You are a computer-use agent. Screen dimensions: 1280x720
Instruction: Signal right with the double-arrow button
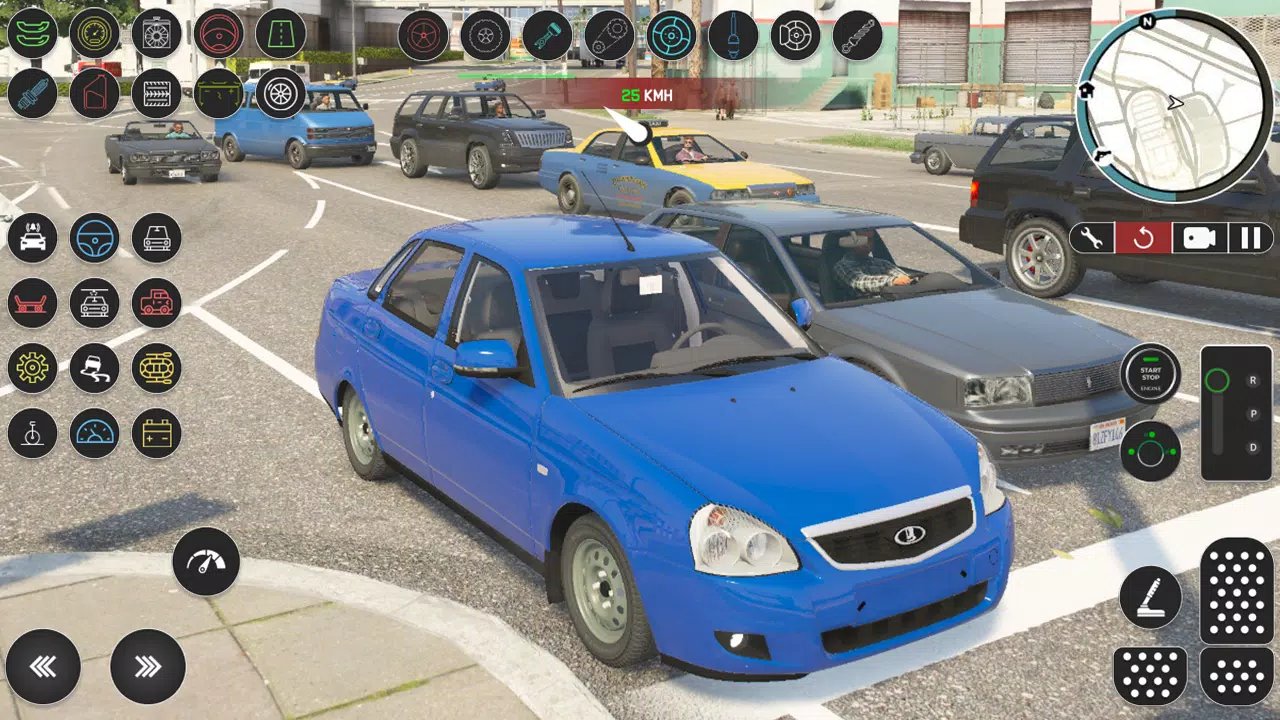(148, 666)
